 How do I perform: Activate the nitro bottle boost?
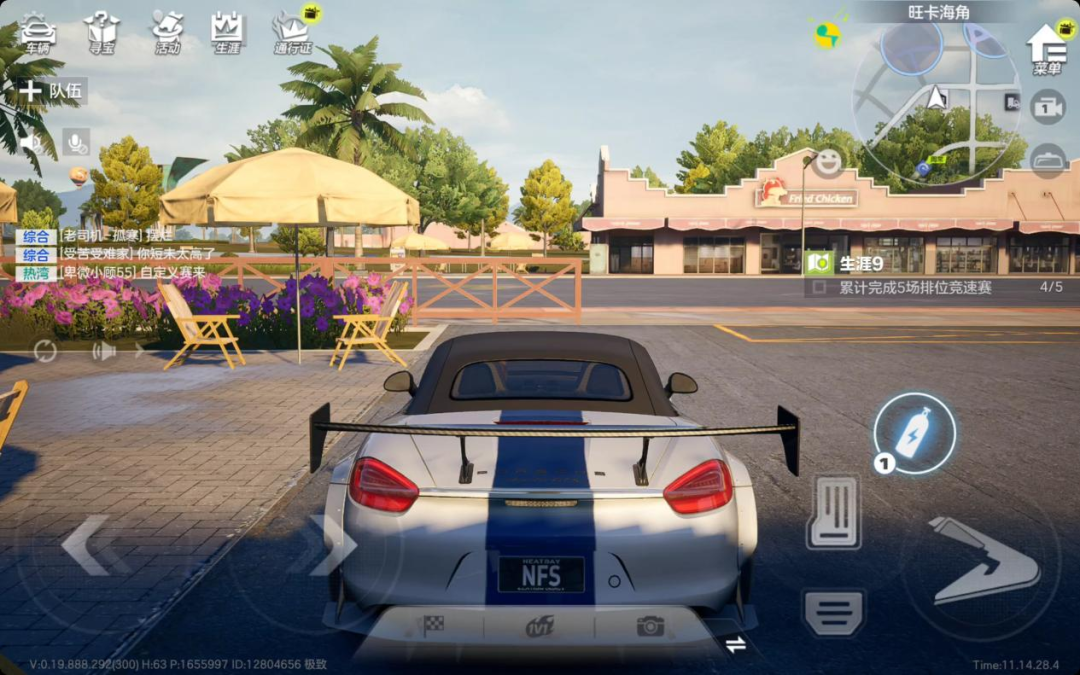(914, 434)
